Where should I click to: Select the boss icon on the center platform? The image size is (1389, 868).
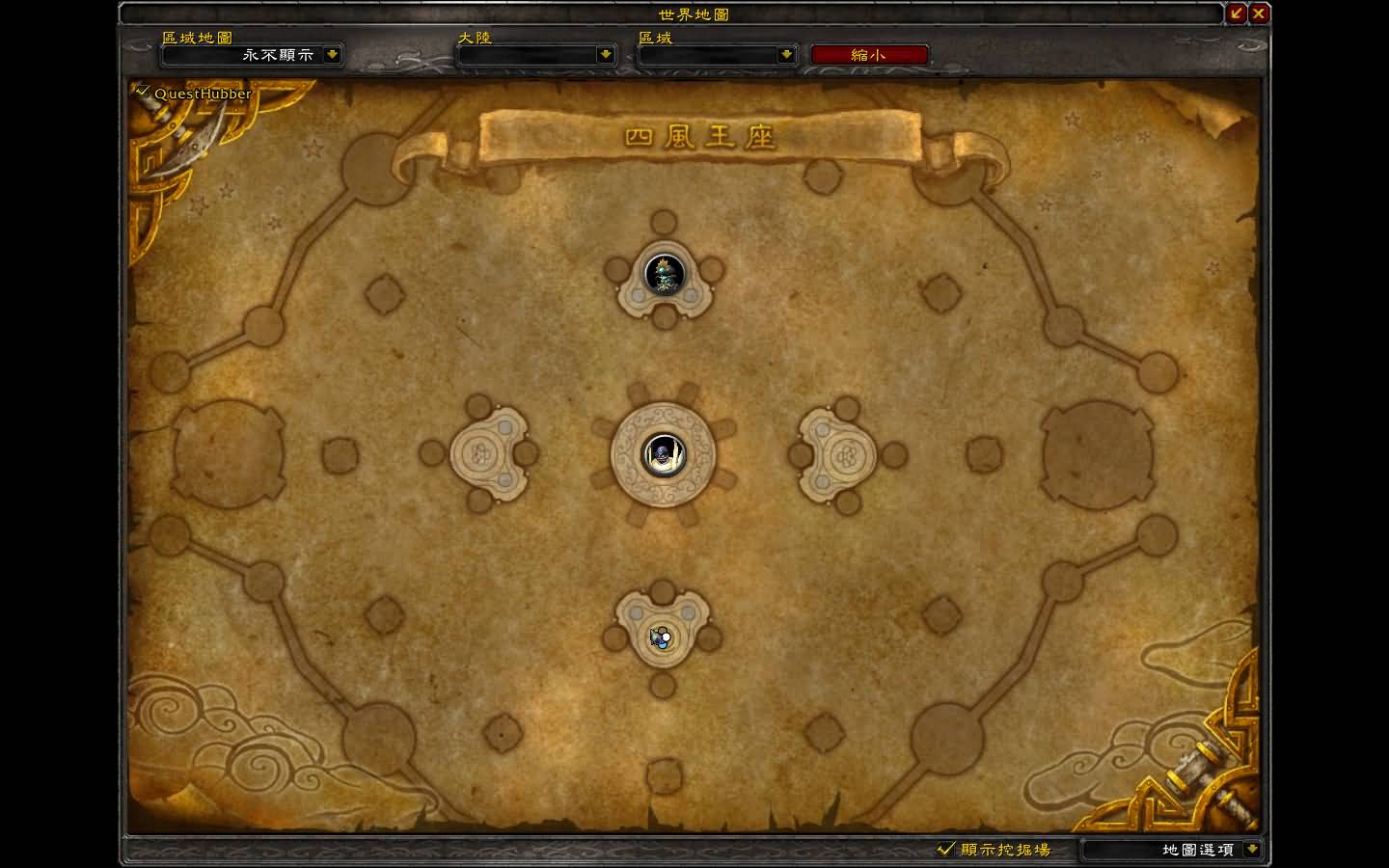coord(663,454)
